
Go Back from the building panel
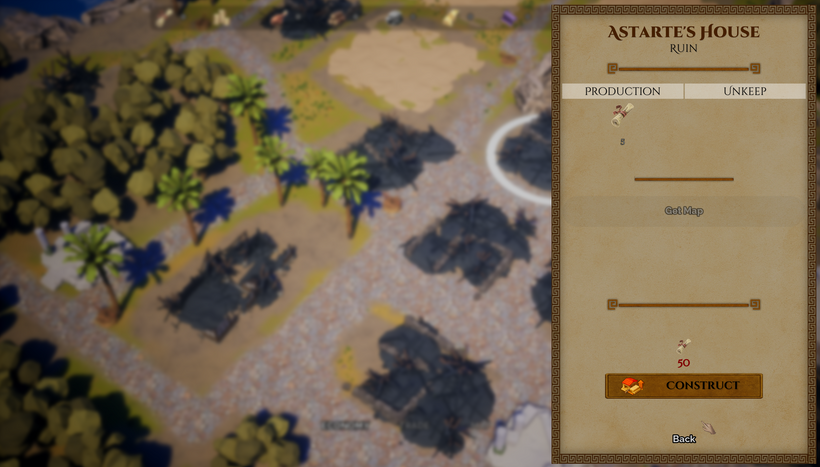pyautogui.click(x=684, y=439)
